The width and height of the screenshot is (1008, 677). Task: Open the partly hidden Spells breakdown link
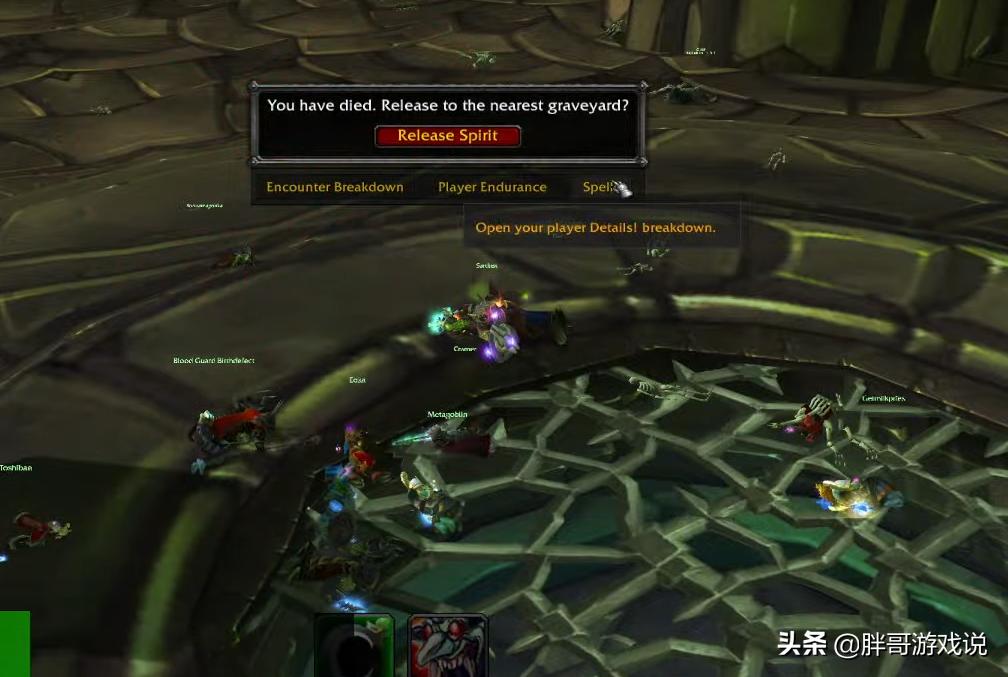(x=597, y=187)
